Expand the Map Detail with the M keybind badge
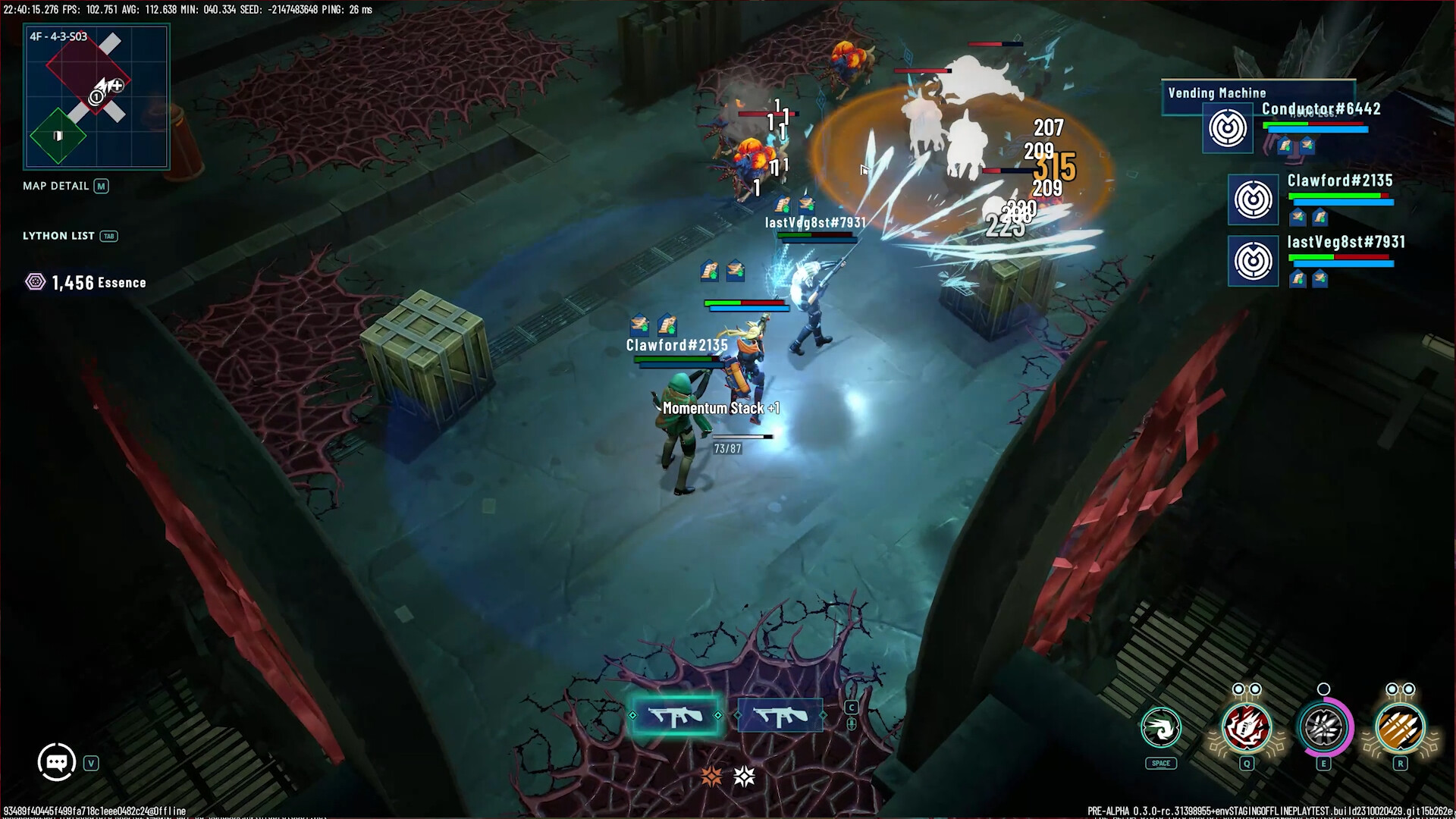 tap(103, 186)
